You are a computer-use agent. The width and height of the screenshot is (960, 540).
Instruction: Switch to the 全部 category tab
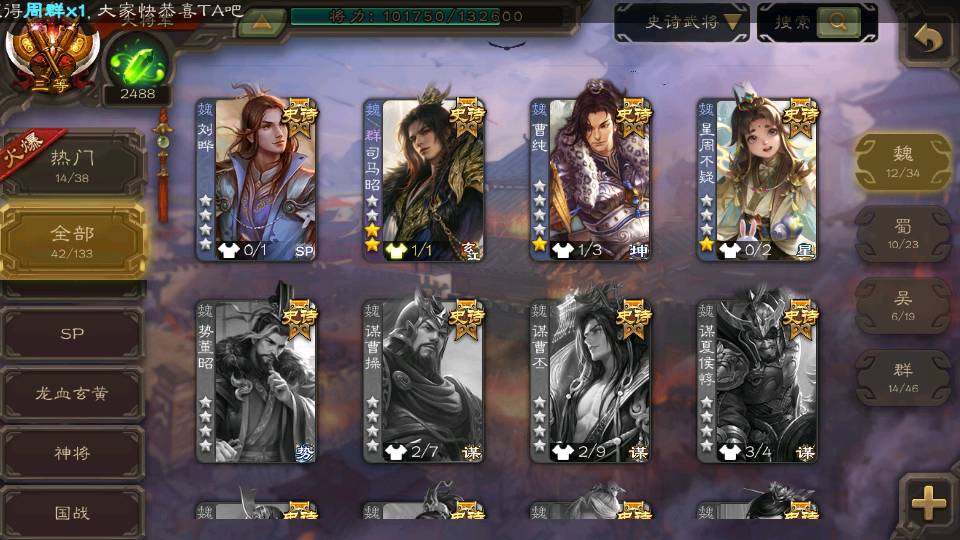(x=72, y=238)
